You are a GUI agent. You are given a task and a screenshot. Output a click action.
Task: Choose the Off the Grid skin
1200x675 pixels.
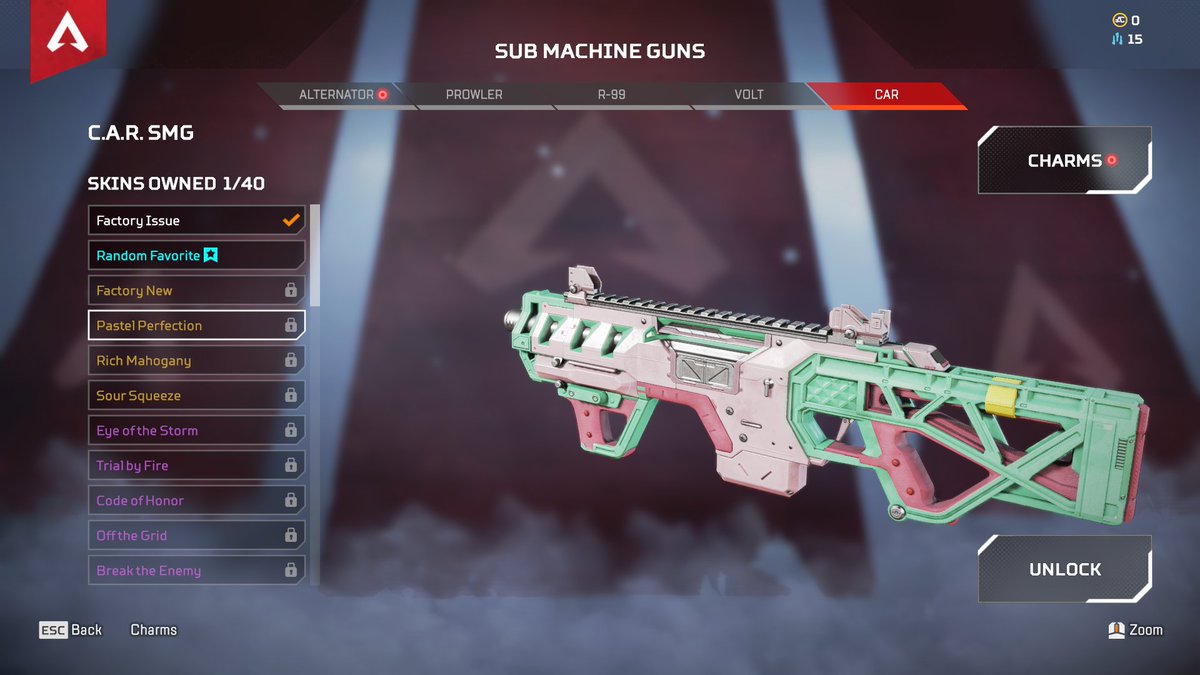(196, 536)
